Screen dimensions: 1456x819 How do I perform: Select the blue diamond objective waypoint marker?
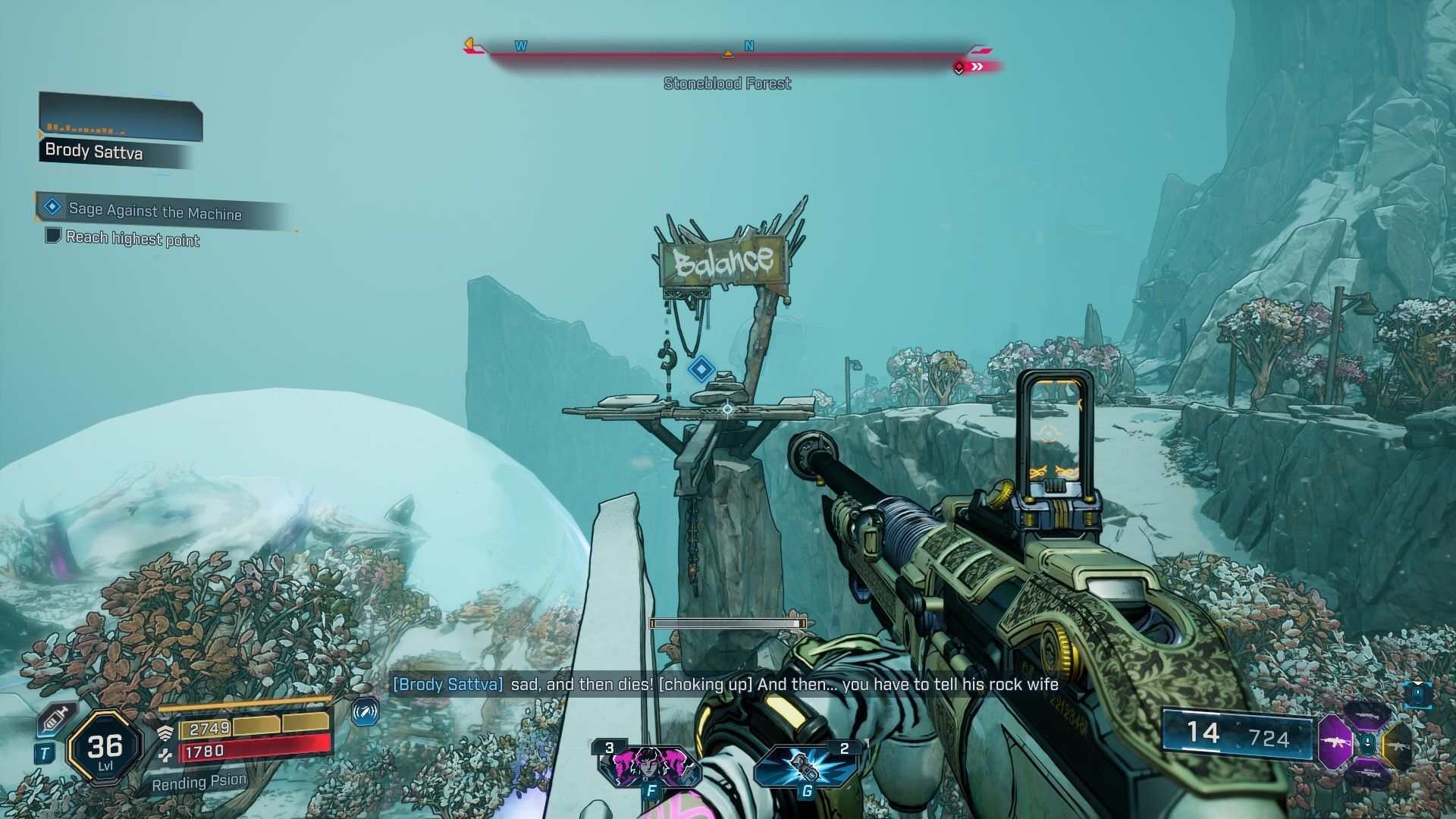[701, 370]
